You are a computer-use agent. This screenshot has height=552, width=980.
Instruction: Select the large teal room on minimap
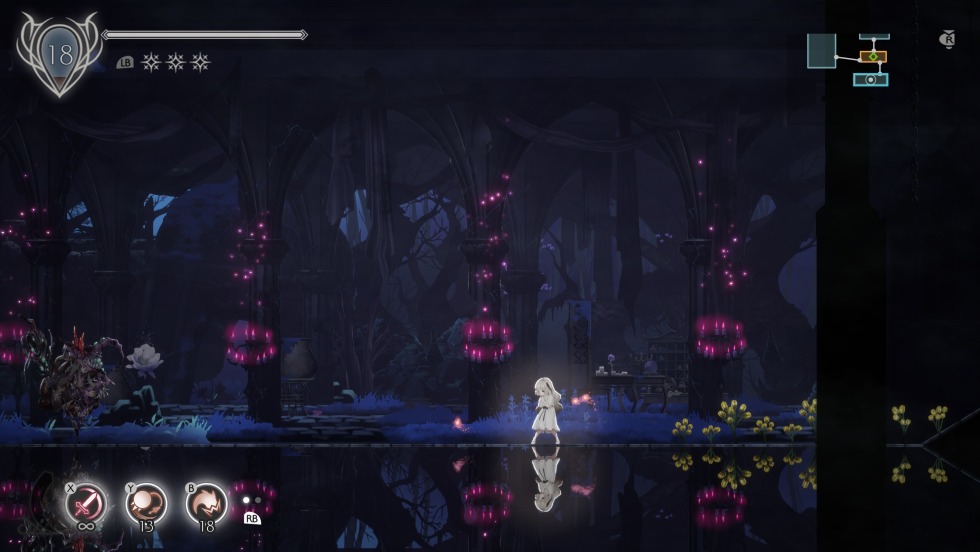coord(821,51)
